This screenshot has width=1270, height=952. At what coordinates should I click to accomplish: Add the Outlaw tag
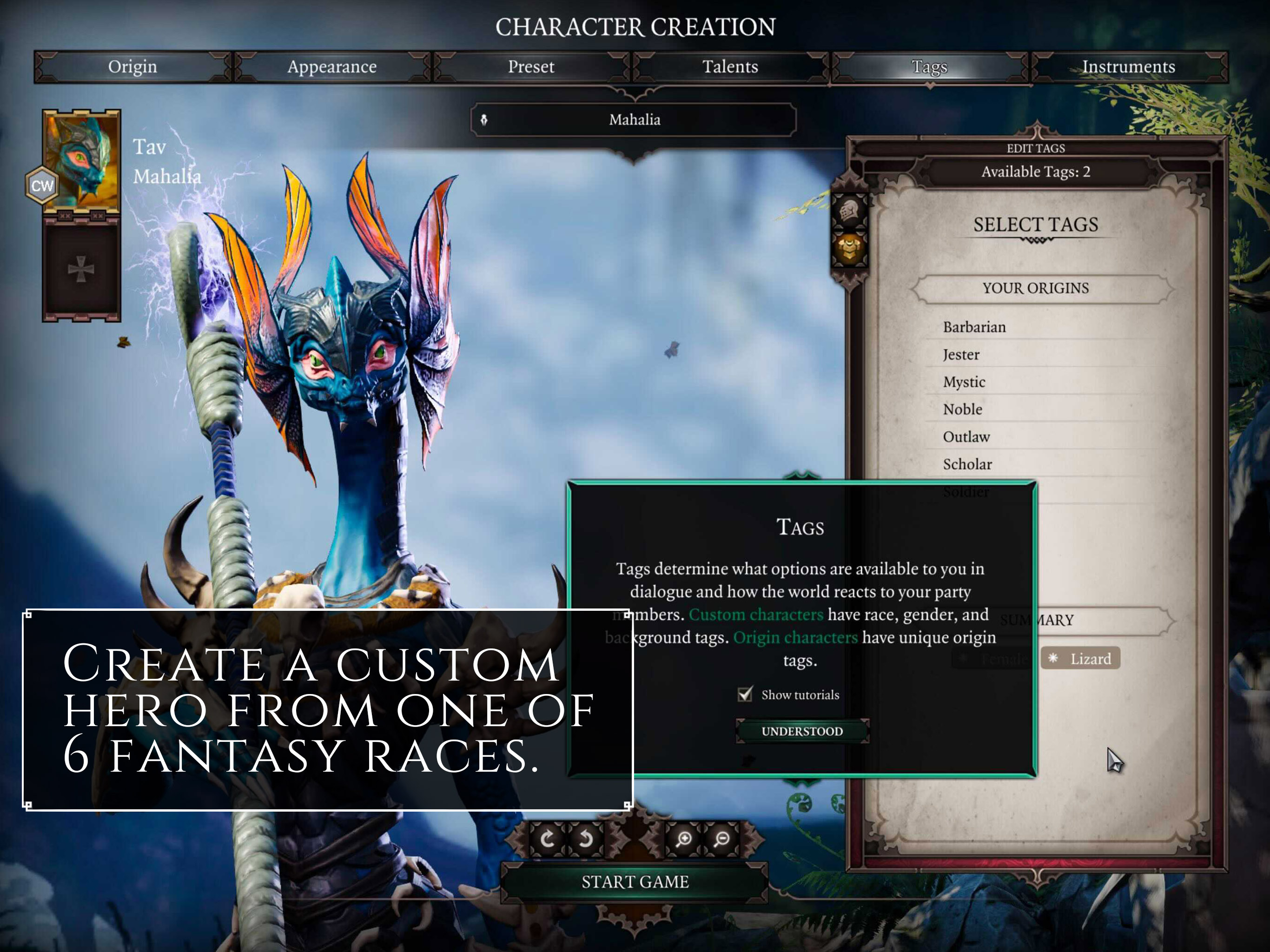point(966,437)
